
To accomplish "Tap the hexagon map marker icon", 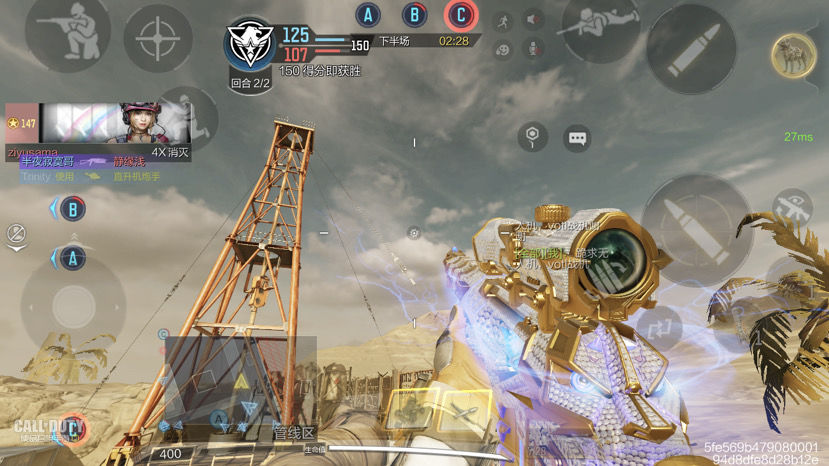I will (533, 136).
